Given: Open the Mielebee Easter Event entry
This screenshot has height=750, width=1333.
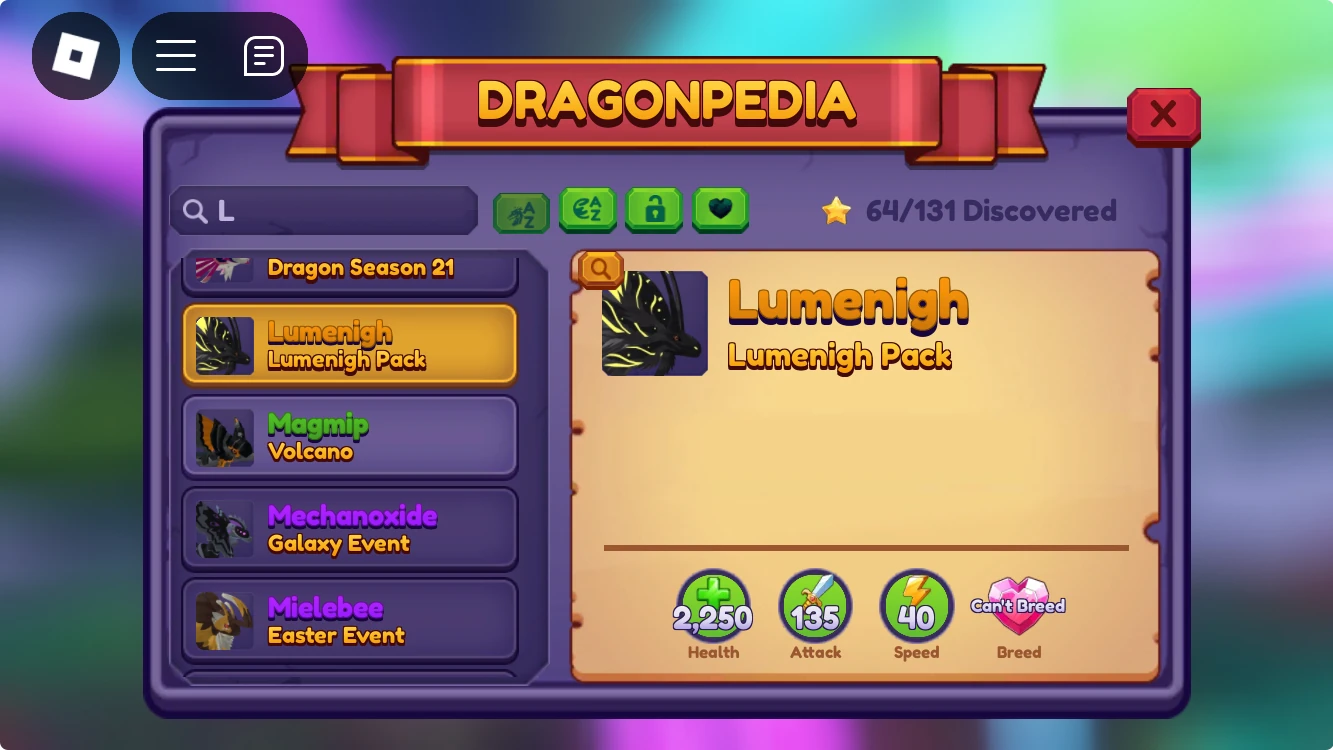Looking at the screenshot, I should click(349, 619).
